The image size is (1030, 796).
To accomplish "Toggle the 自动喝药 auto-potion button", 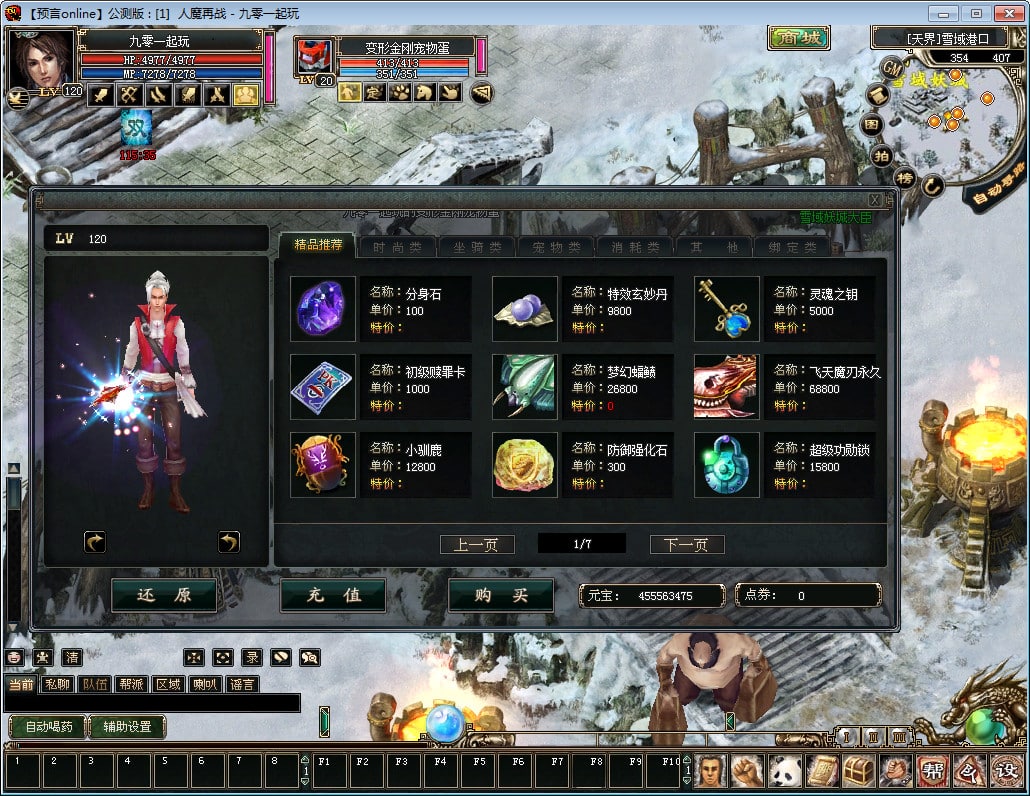I will click(47, 727).
